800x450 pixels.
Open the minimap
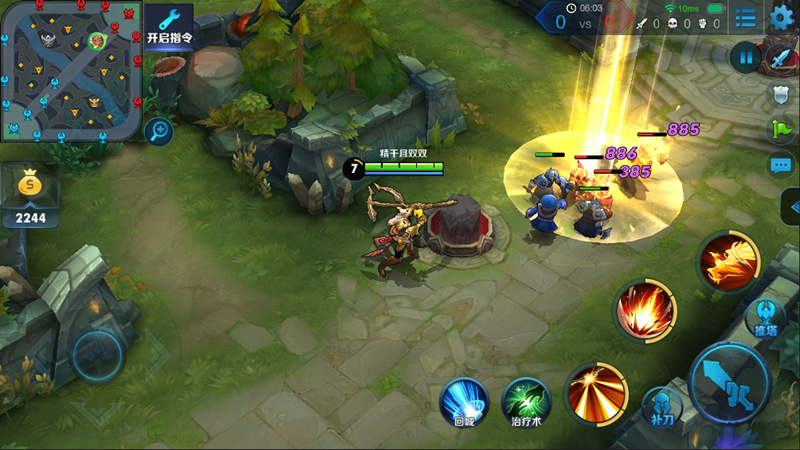click(70, 70)
